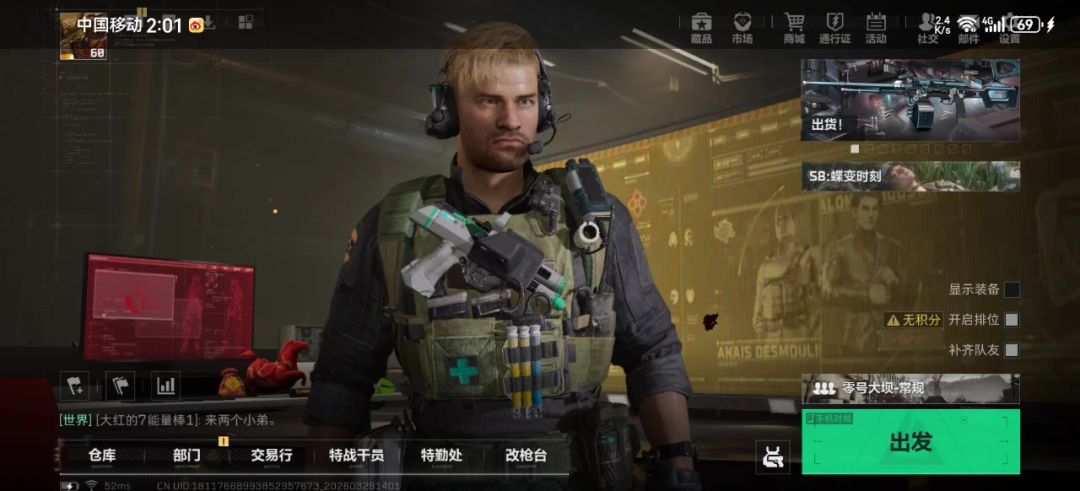Viewport: 1080px width, 491px height.
Task: Toggle the 显示装备 show equipment checkbox
Action: tap(1012, 290)
